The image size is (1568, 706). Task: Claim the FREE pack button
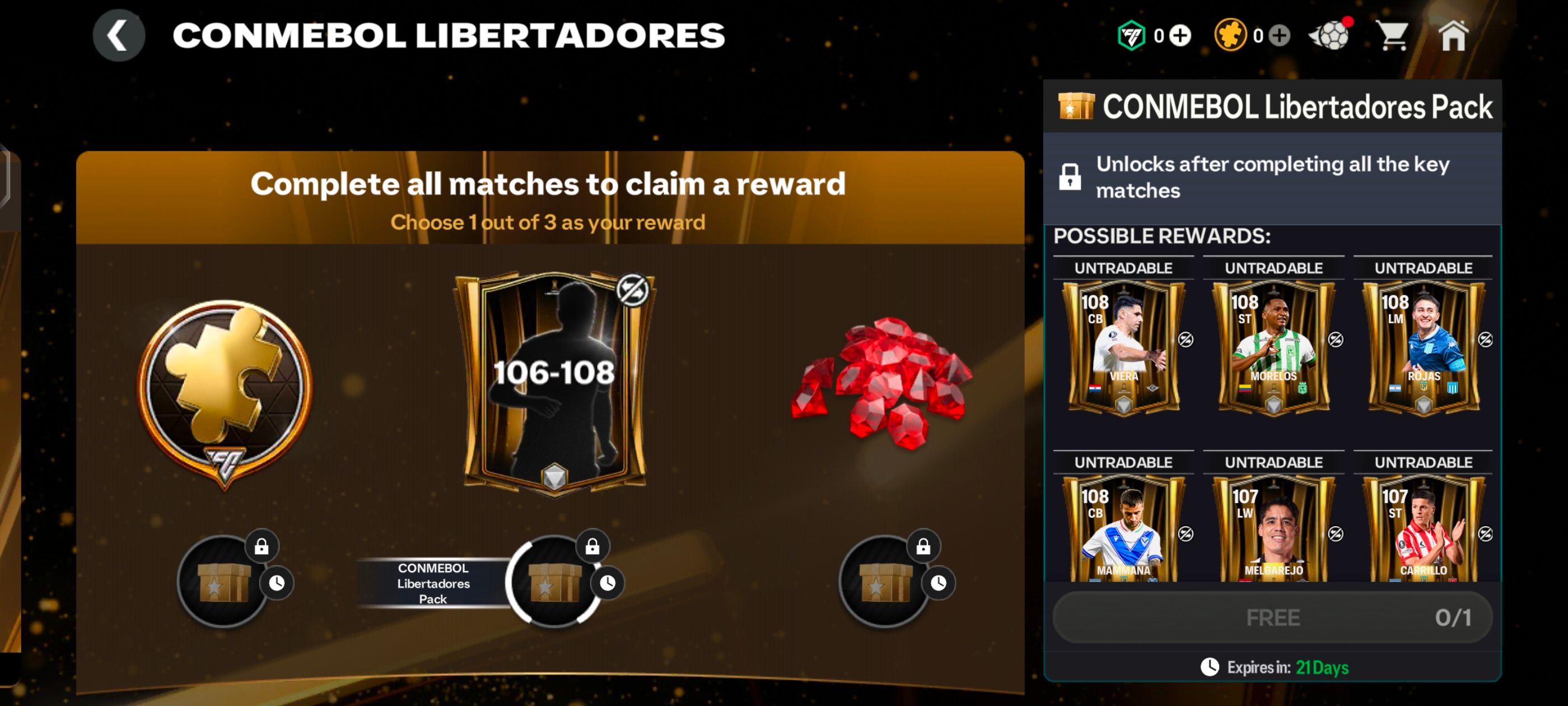tap(1273, 617)
